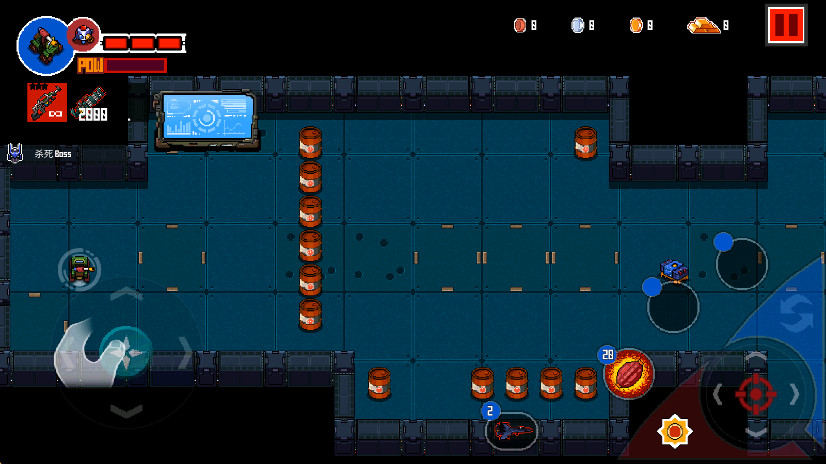Select the red-highlighted primary weapon slot

(x=46, y=103)
